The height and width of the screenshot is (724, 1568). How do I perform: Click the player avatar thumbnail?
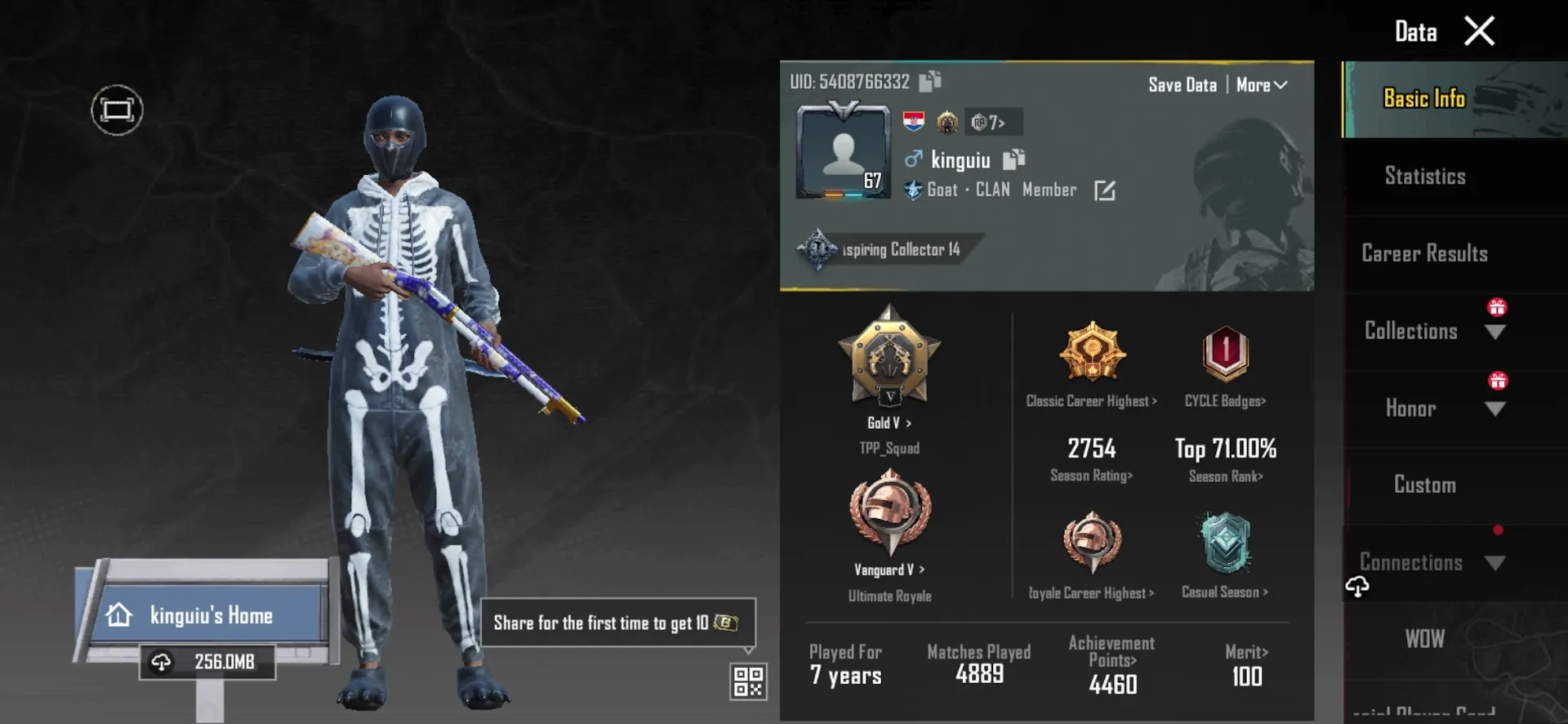tap(841, 151)
